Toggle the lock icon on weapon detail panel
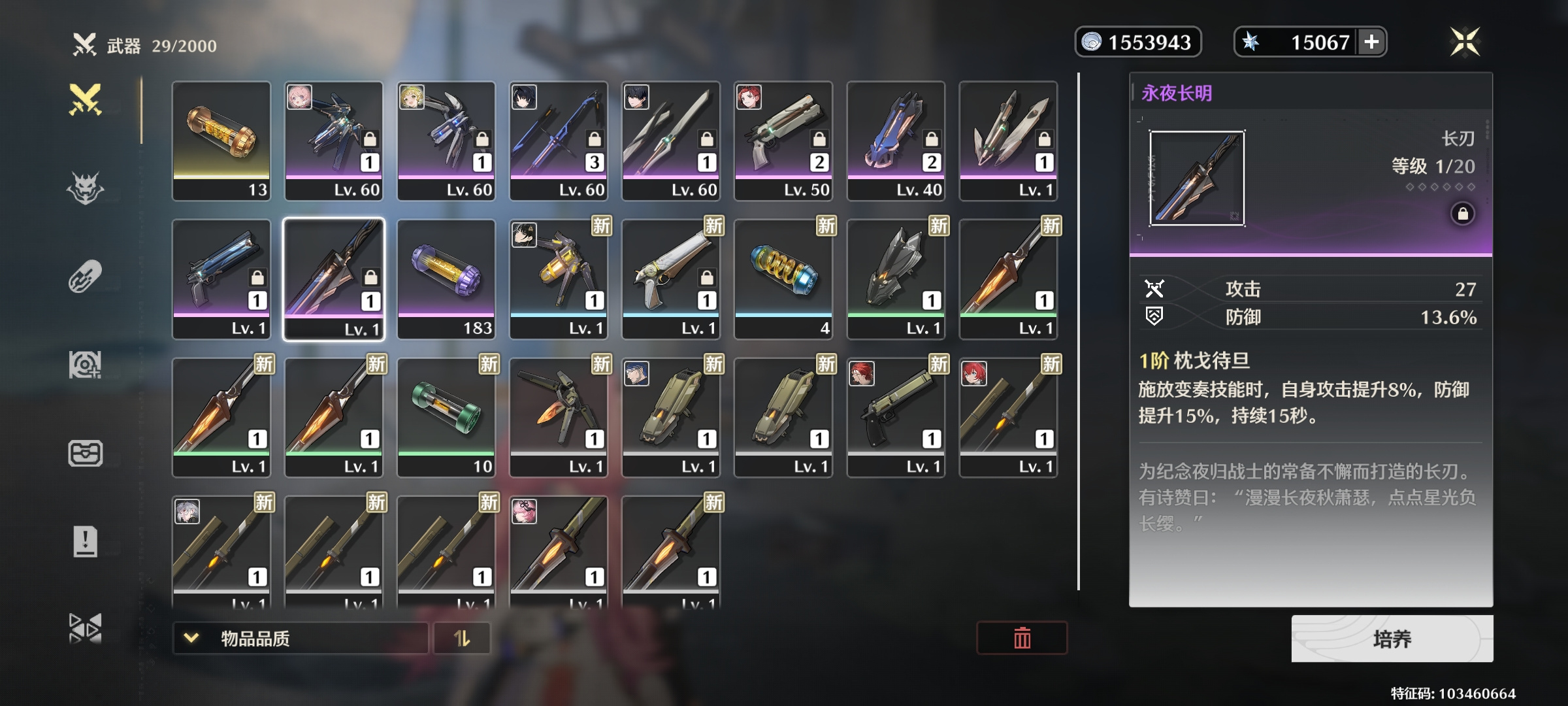 (1463, 214)
